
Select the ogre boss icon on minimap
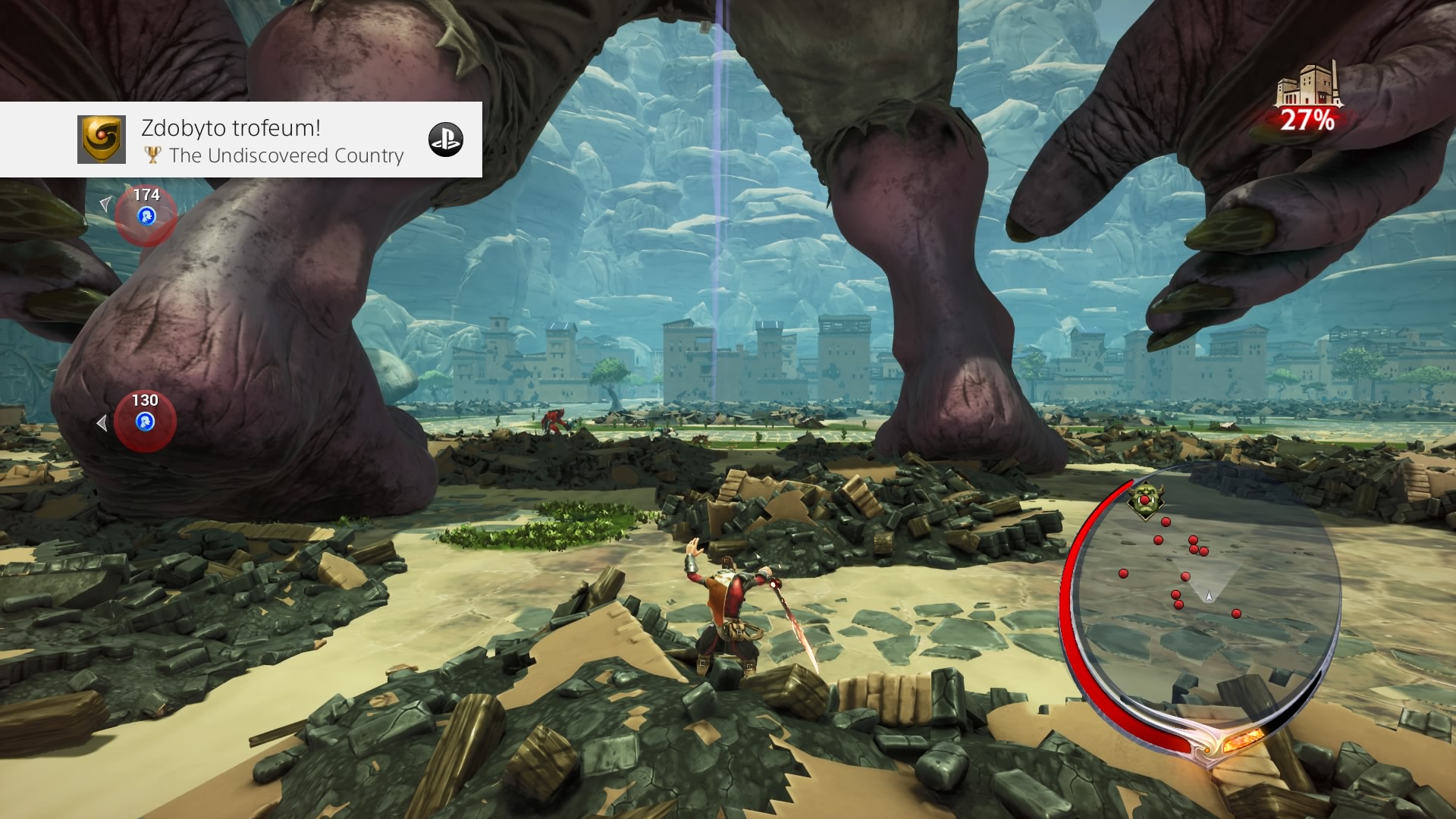tap(1144, 501)
